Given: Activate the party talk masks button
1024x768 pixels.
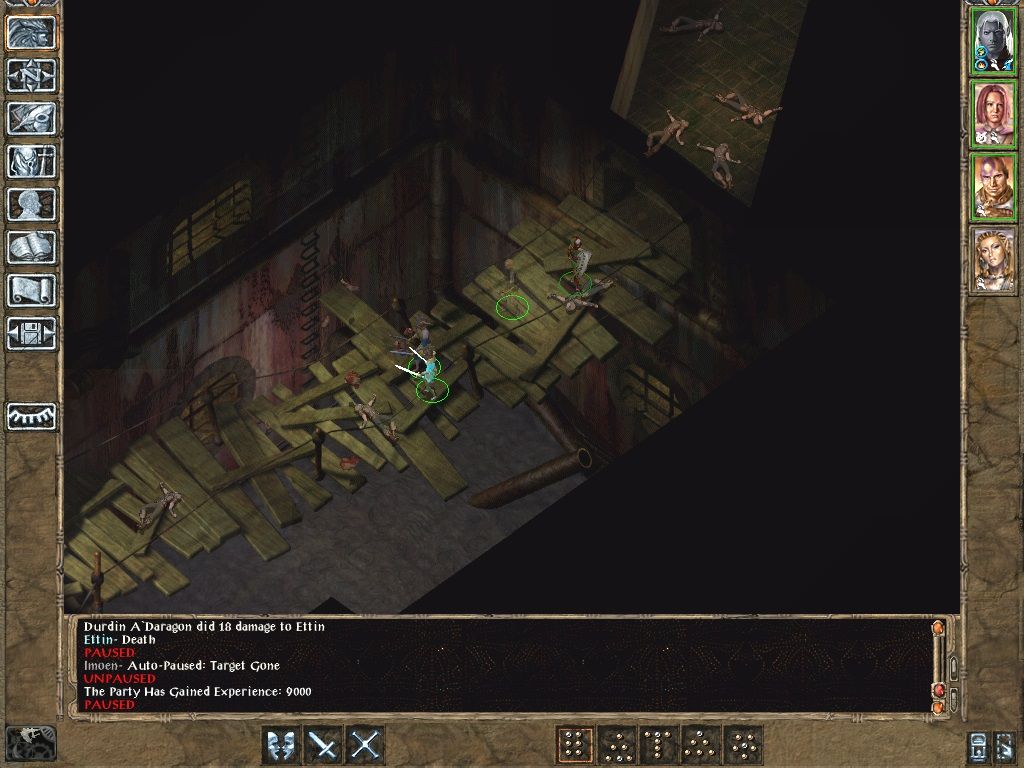Looking at the screenshot, I should [281, 745].
